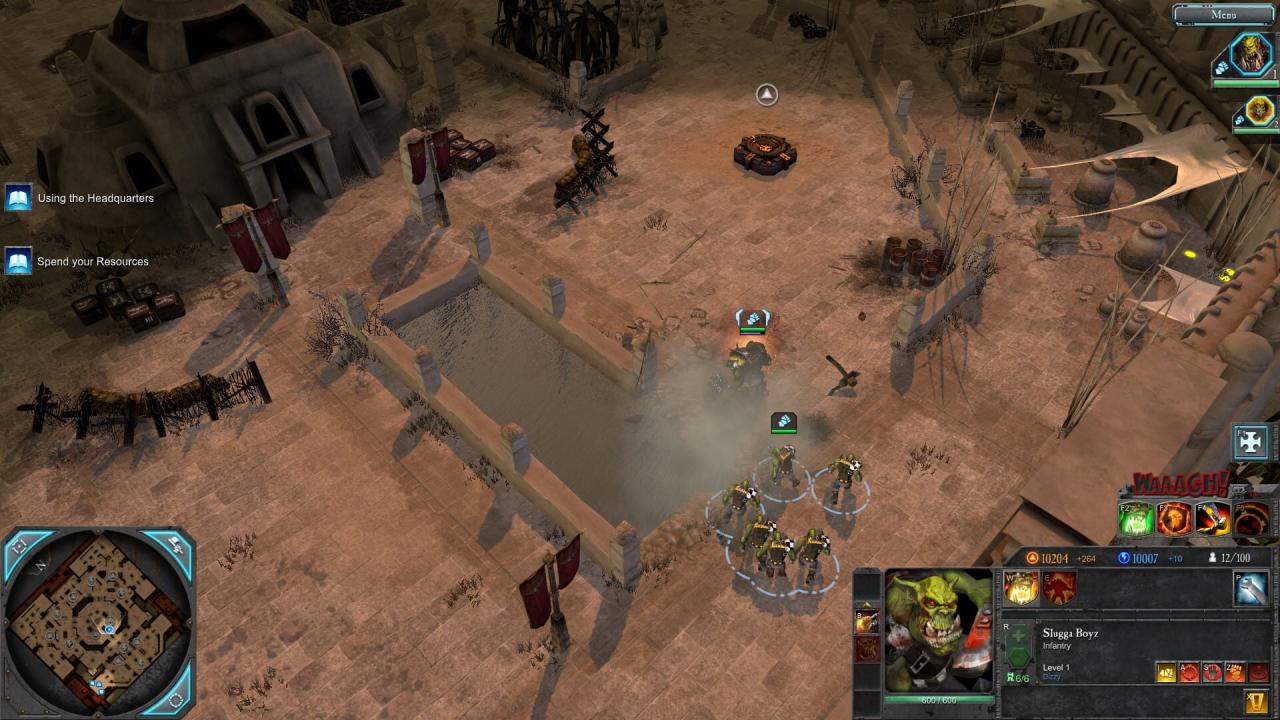1280x720 pixels.
Task: Activate the F4 global ability
Action: (x=1213, y=519)
